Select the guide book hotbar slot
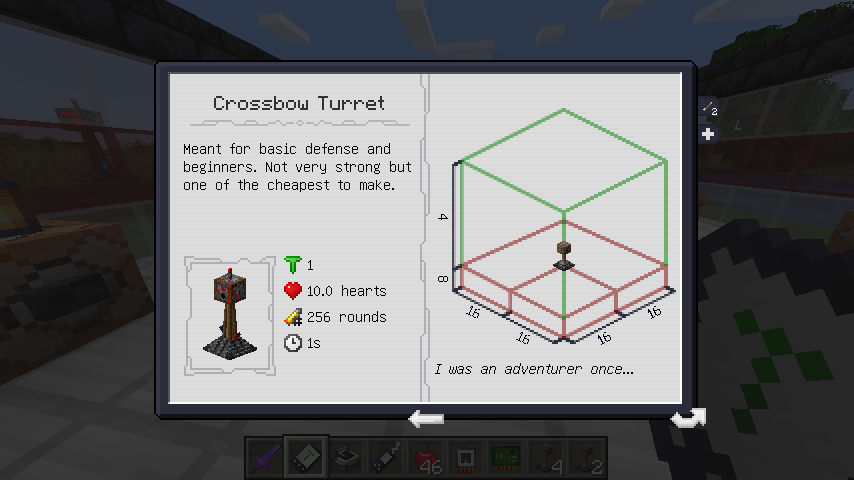The image size is (854, 480). click(305, 458)
